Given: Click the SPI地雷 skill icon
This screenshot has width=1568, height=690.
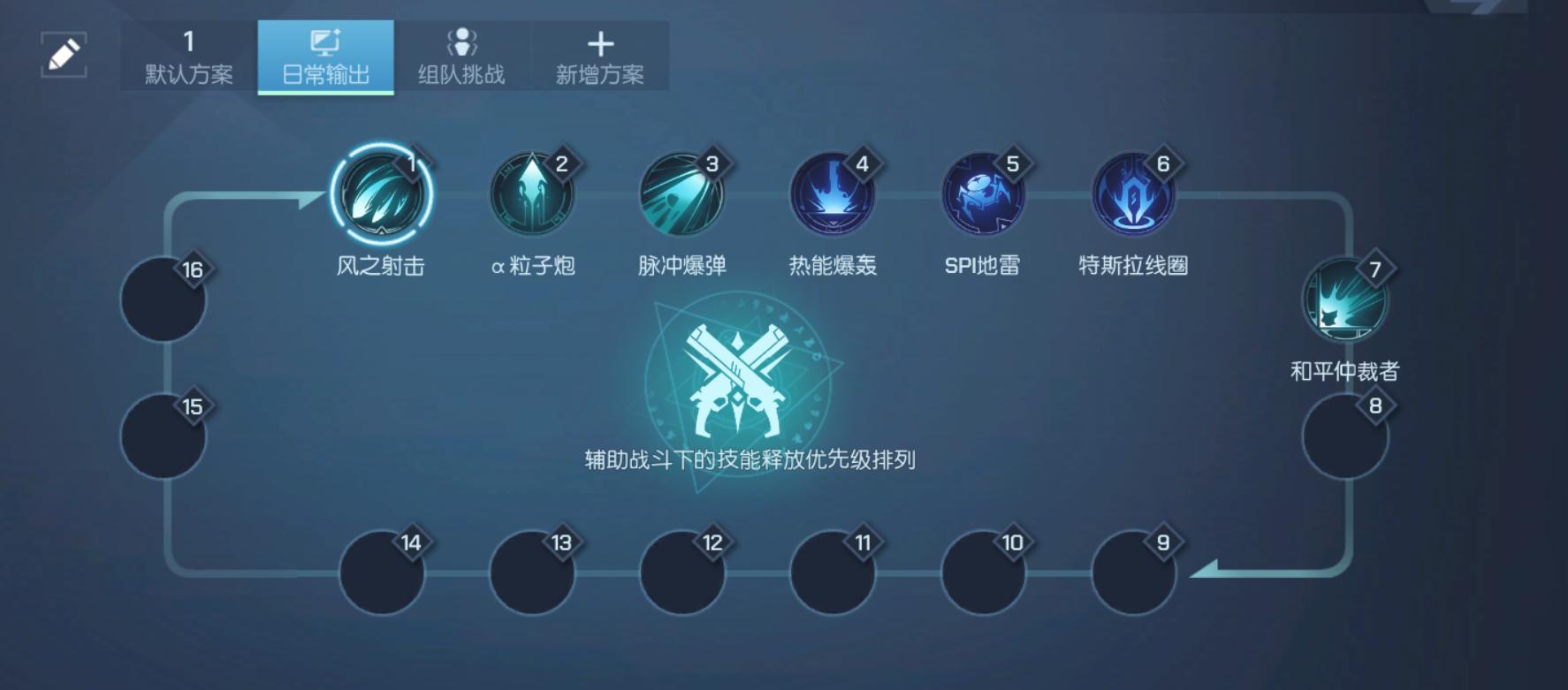Looking at the screenshot, I should point(982,196).
